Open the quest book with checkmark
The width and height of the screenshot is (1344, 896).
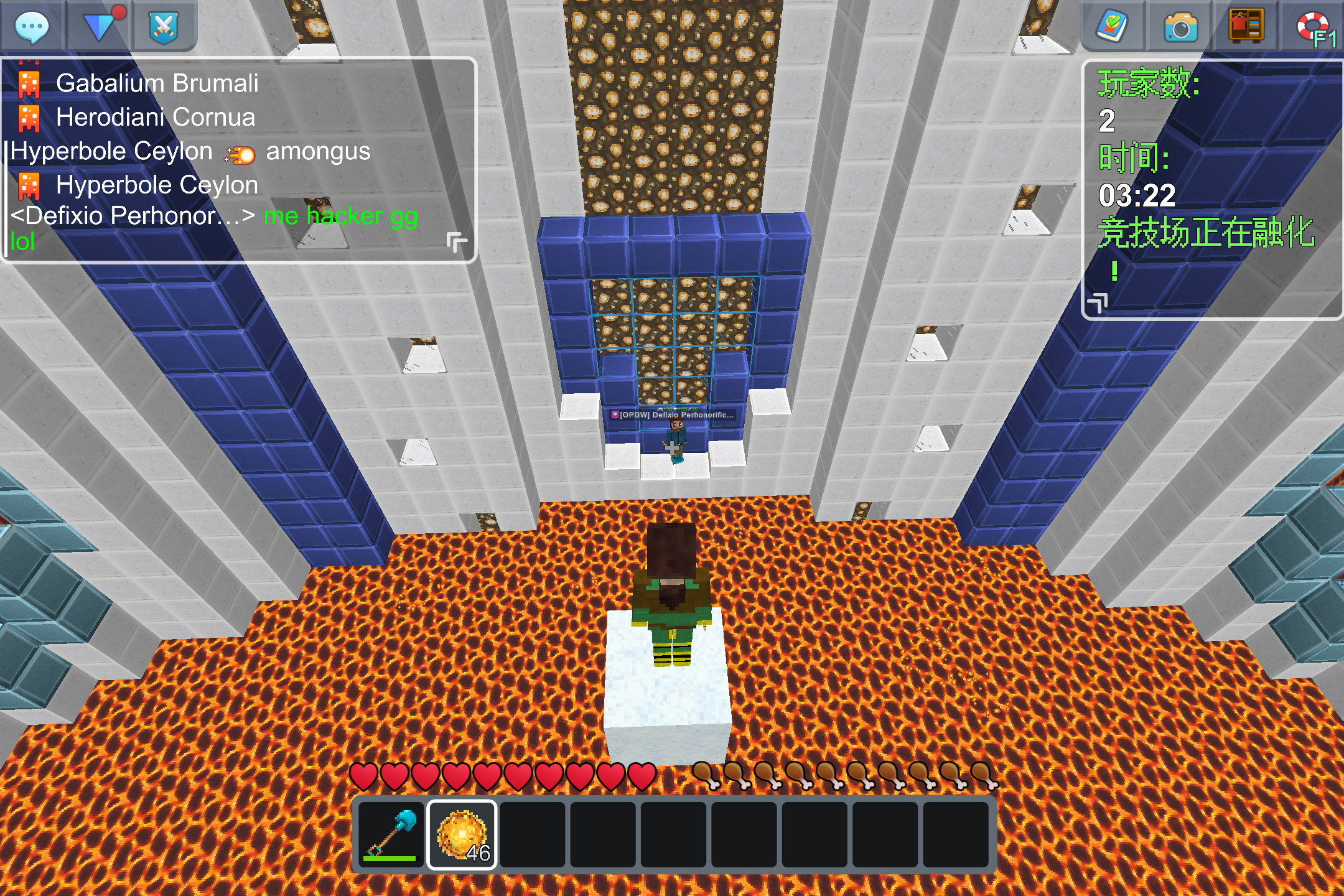click(1113, 27)
